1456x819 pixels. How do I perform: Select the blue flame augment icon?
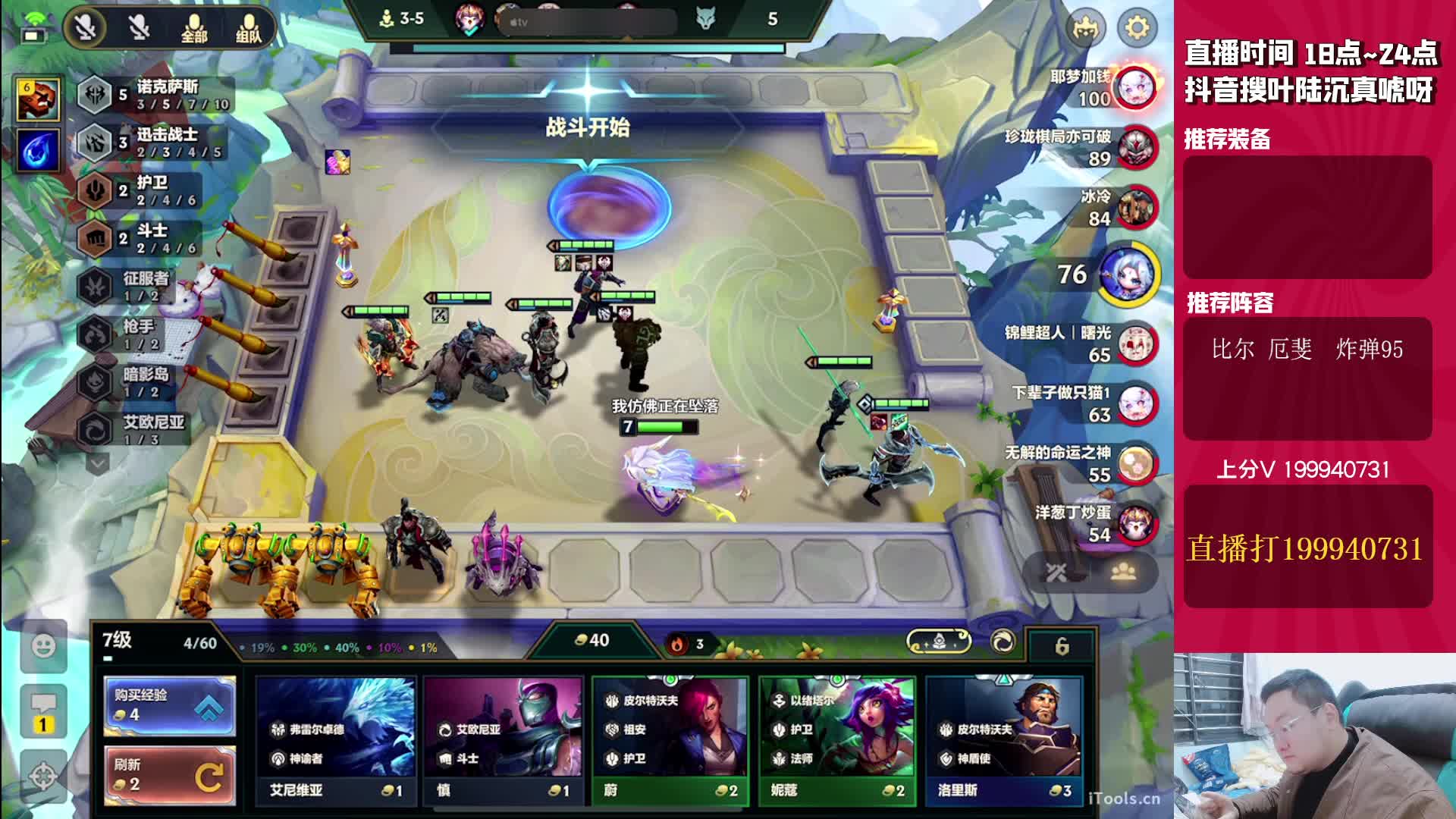click(x=38, y=149)
